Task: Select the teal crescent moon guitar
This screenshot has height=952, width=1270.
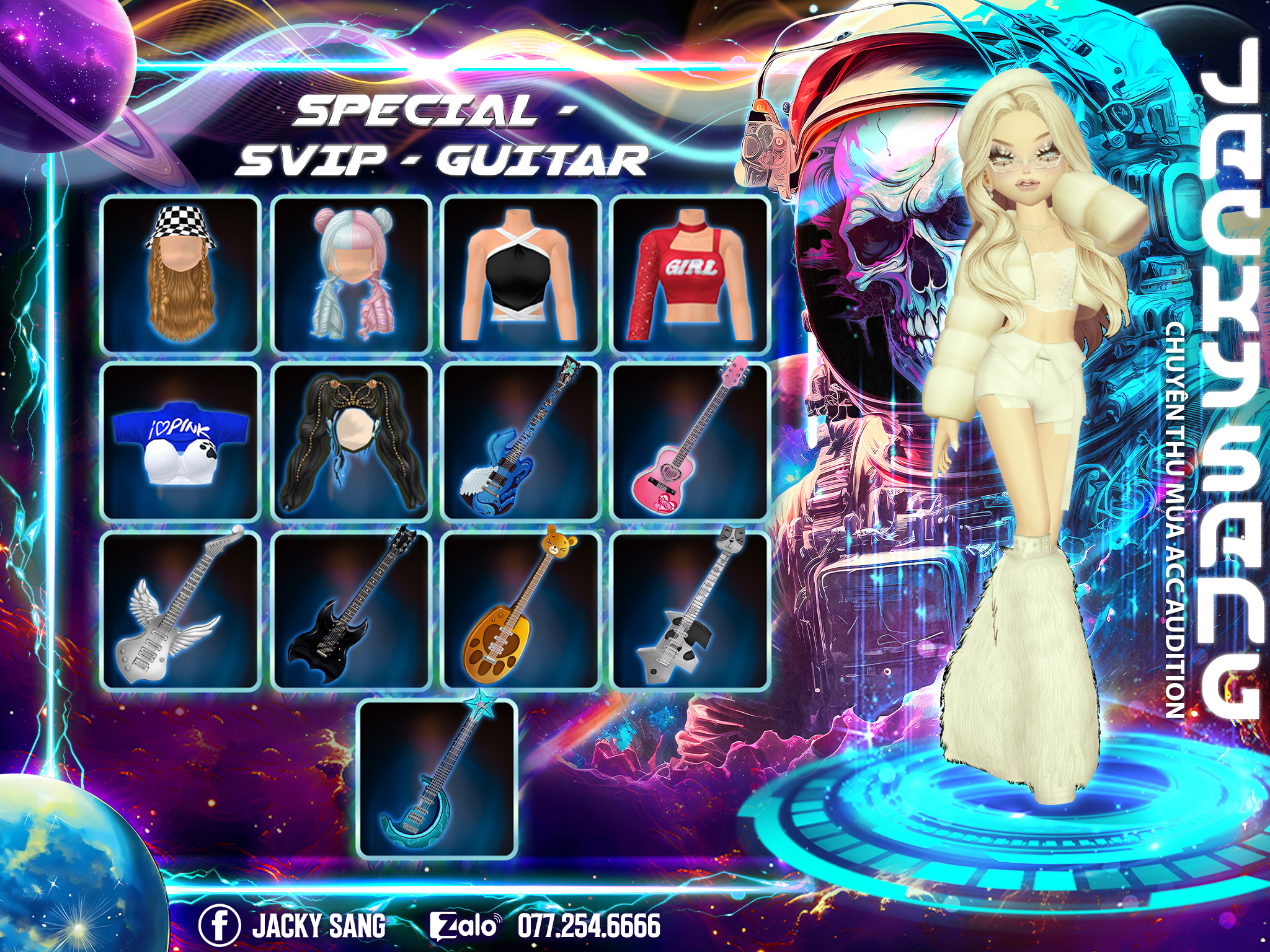Action: click(x=438, y=778)
